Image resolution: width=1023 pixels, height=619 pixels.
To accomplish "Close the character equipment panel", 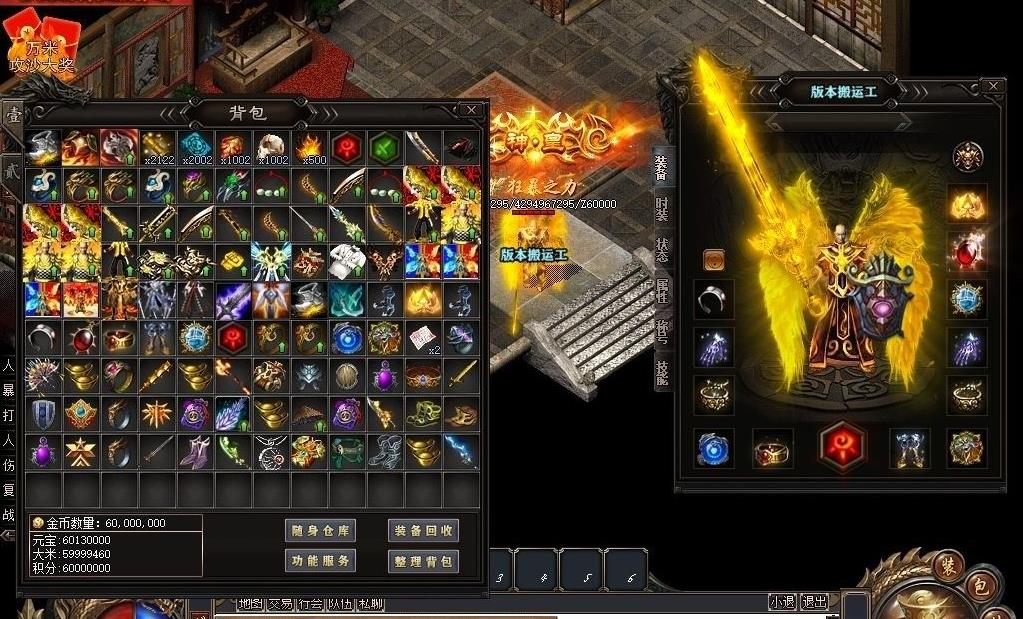I will coord(993,86).
